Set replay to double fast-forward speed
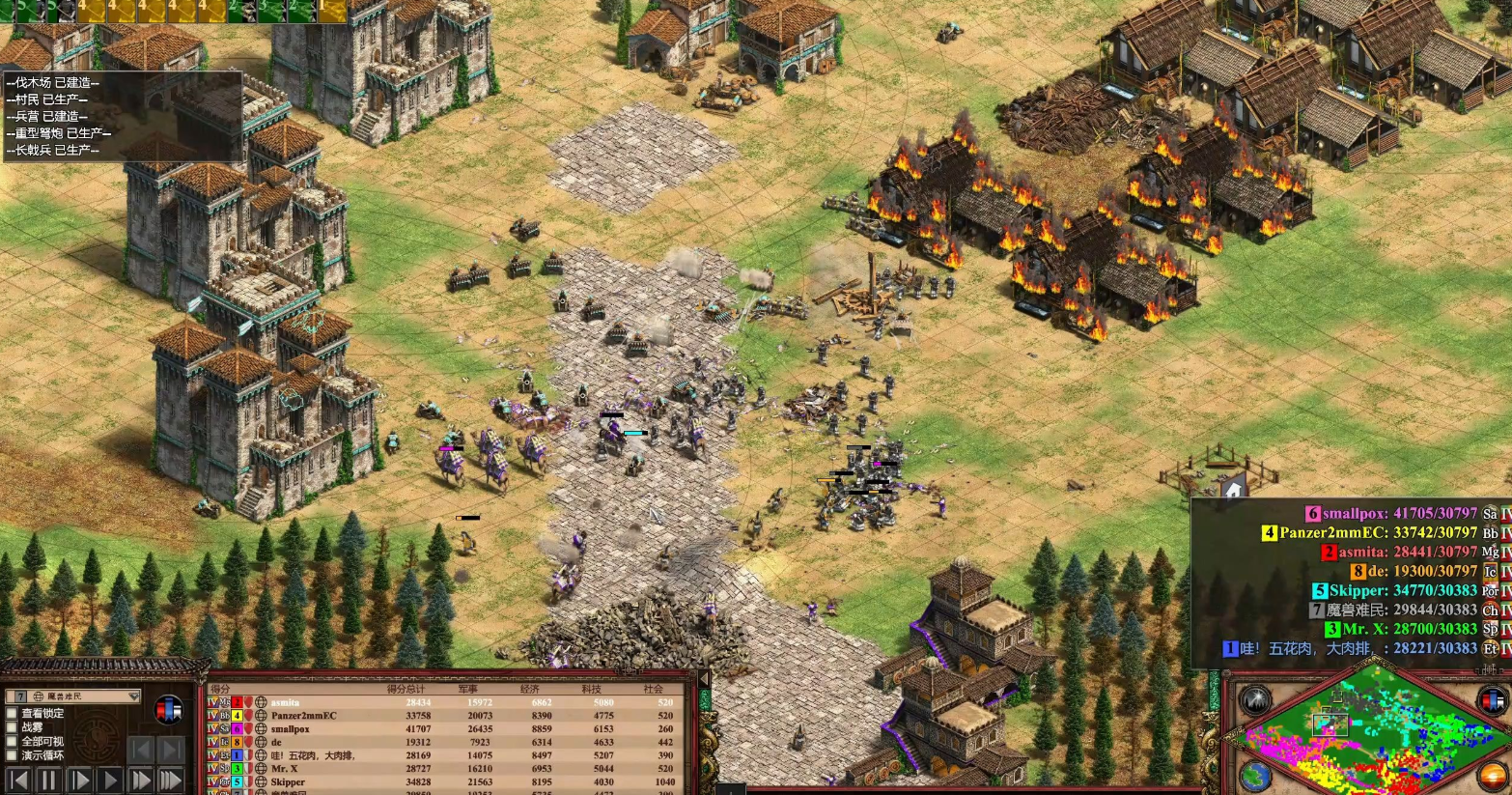The image size is (1512, 795). 141,780
